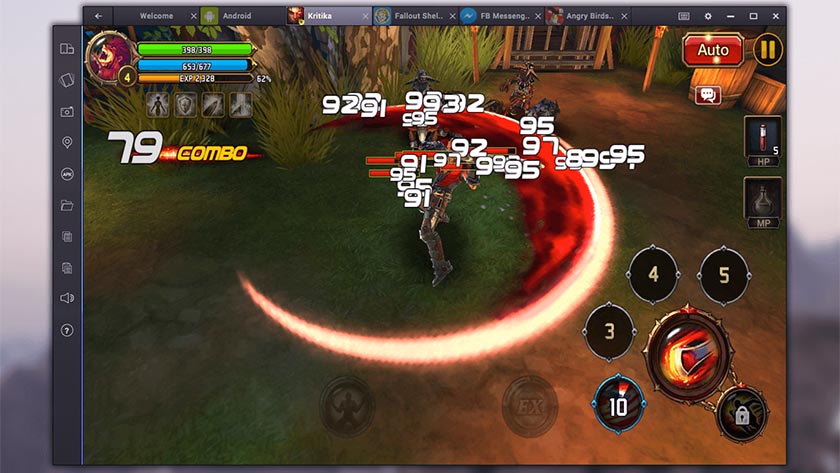Viewport: 840px width, 473px height.
Task: Pause the game with the pause button
Action: pyautogui.click(x=767, y=50)
